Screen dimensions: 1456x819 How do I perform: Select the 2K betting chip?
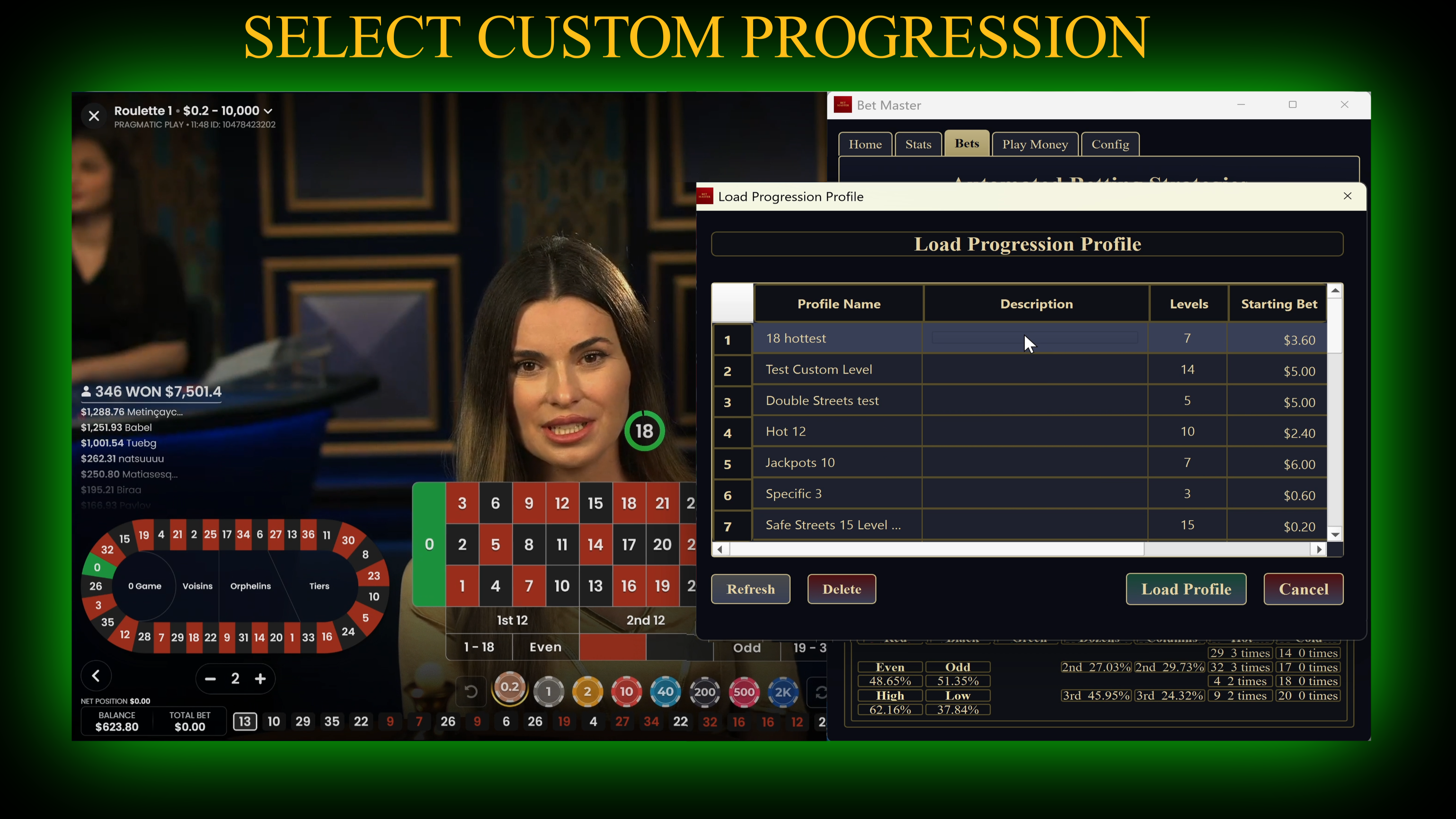pyautogui.click(x=783, y=691)
